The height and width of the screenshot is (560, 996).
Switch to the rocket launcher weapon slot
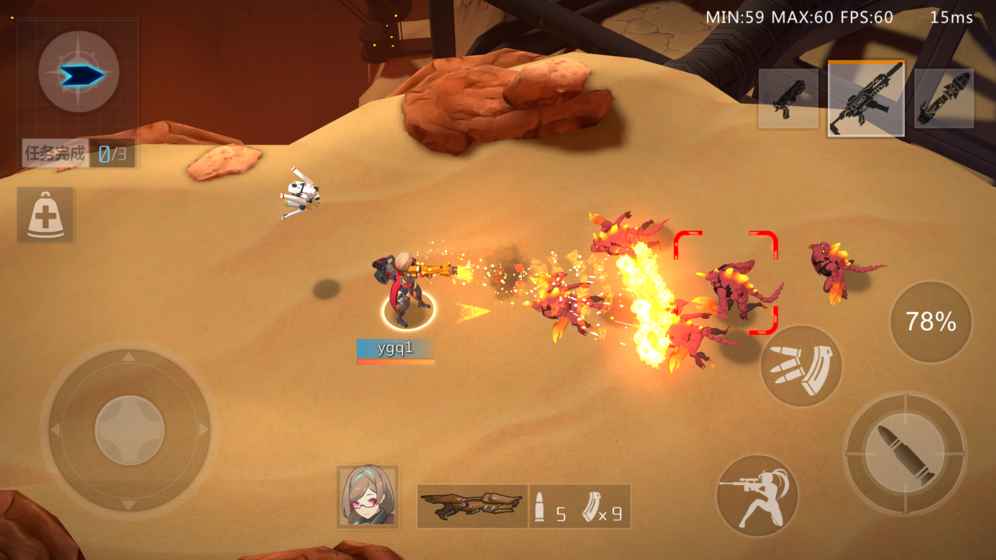coord(944,99)
